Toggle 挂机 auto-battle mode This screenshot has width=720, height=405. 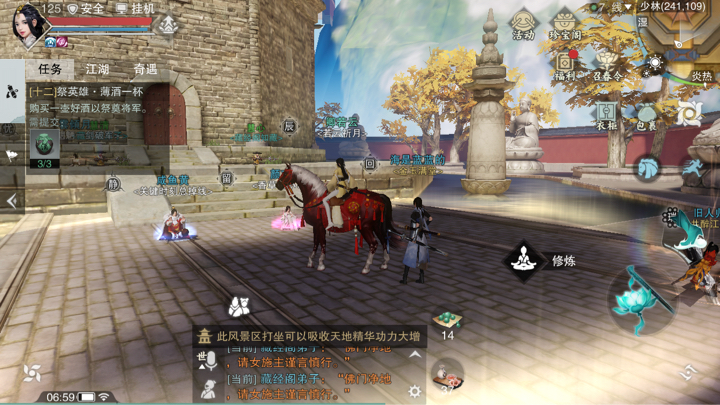(x=137, y=8)
